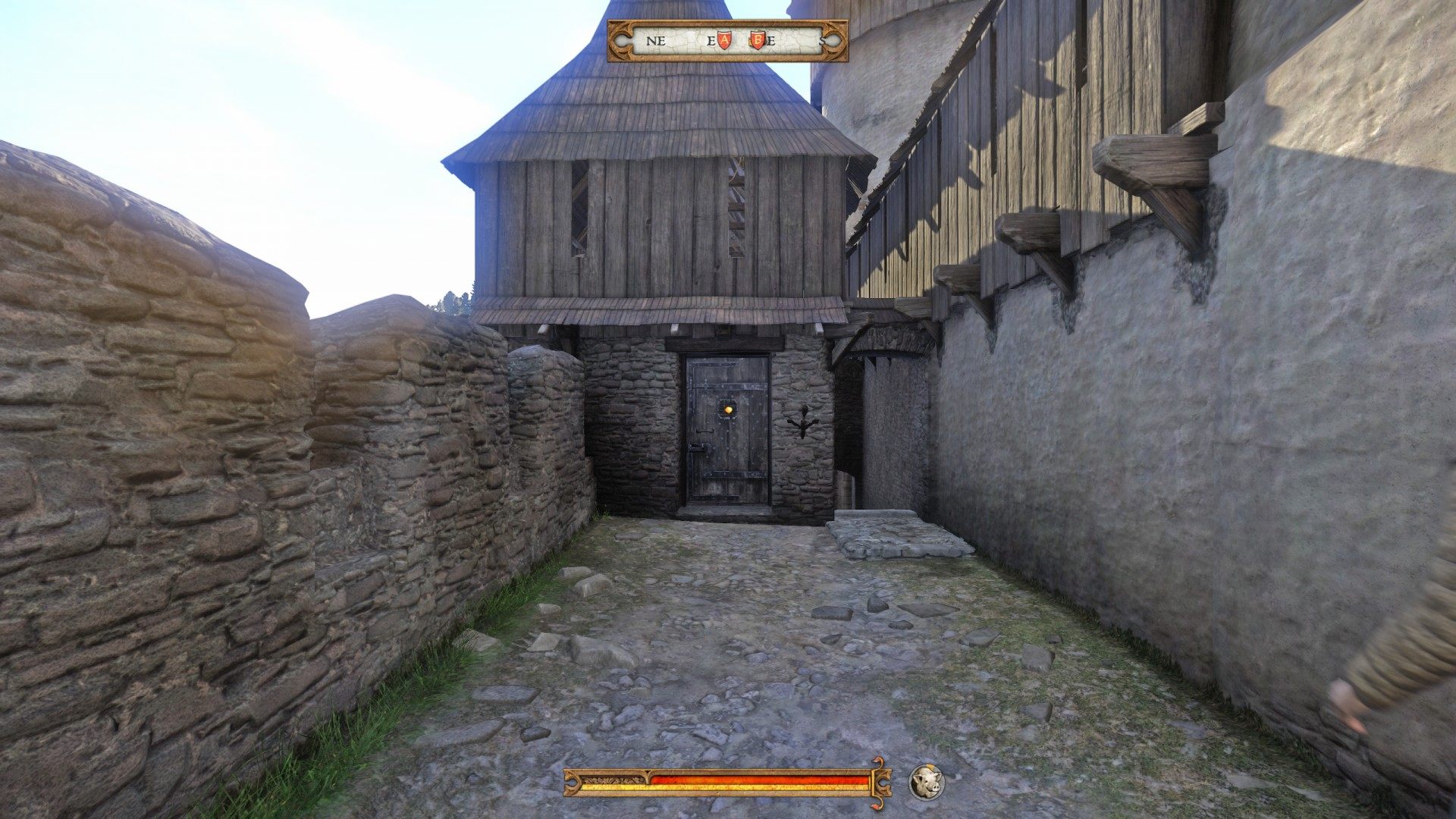Select objective marker B on the compass

pyautogui.click(x=758, y=39)
